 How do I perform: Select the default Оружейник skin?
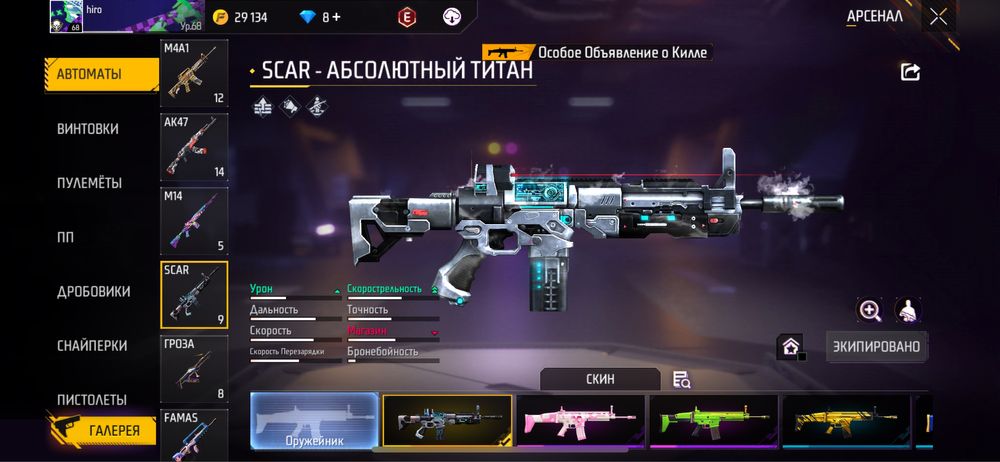[314, 420]
